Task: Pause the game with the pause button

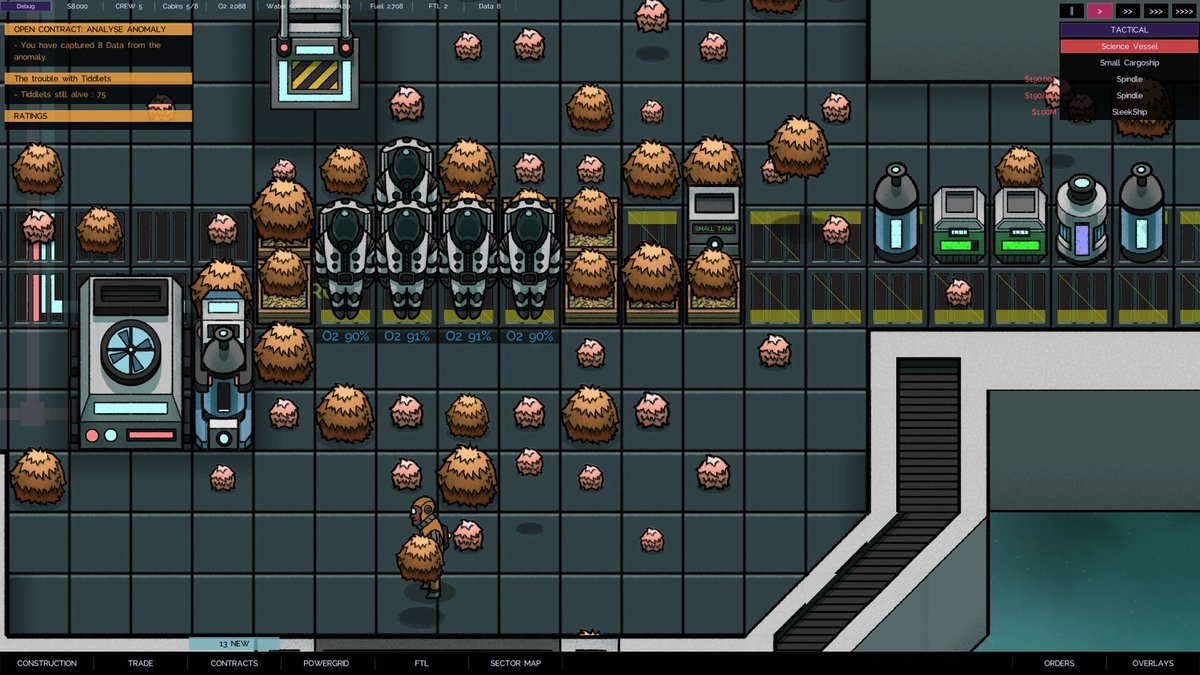Action: click(x=1072, y=11)
